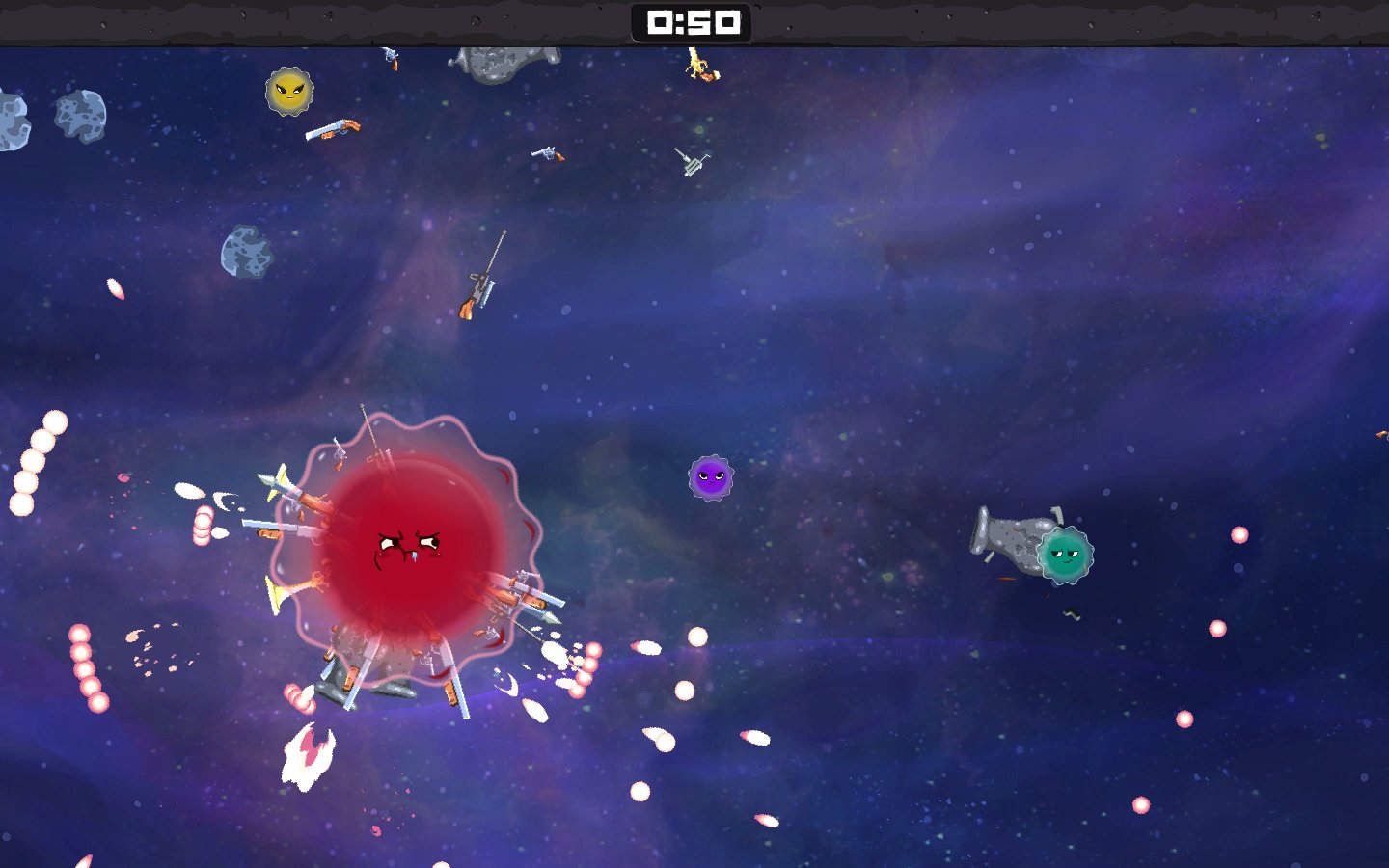Target the purple grinning blob enemy
The width and height of the screenshot is (1389, 868).
pos(711,479)
